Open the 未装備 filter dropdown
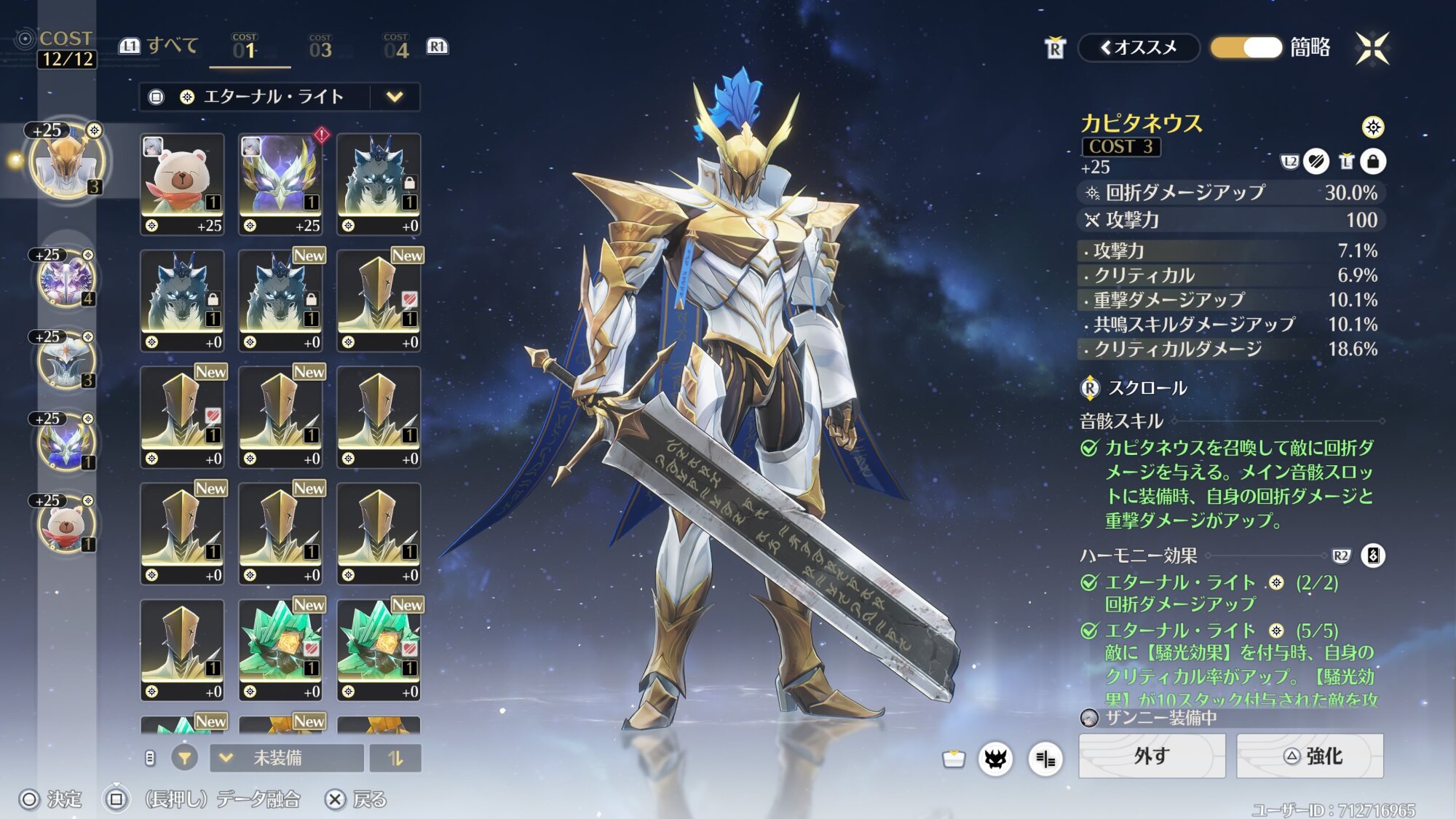Viewport: 1456px width, 819px height. [x=286, y=758]
